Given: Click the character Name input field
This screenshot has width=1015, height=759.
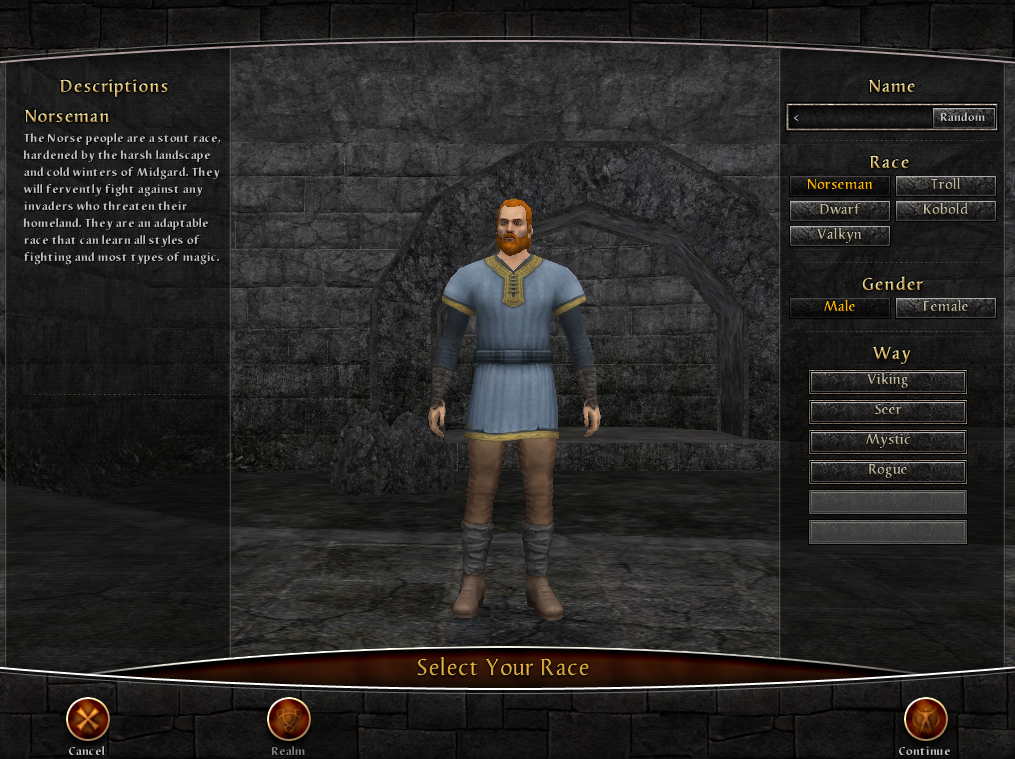Looking at the screenshot, I should tap(860, 118).
